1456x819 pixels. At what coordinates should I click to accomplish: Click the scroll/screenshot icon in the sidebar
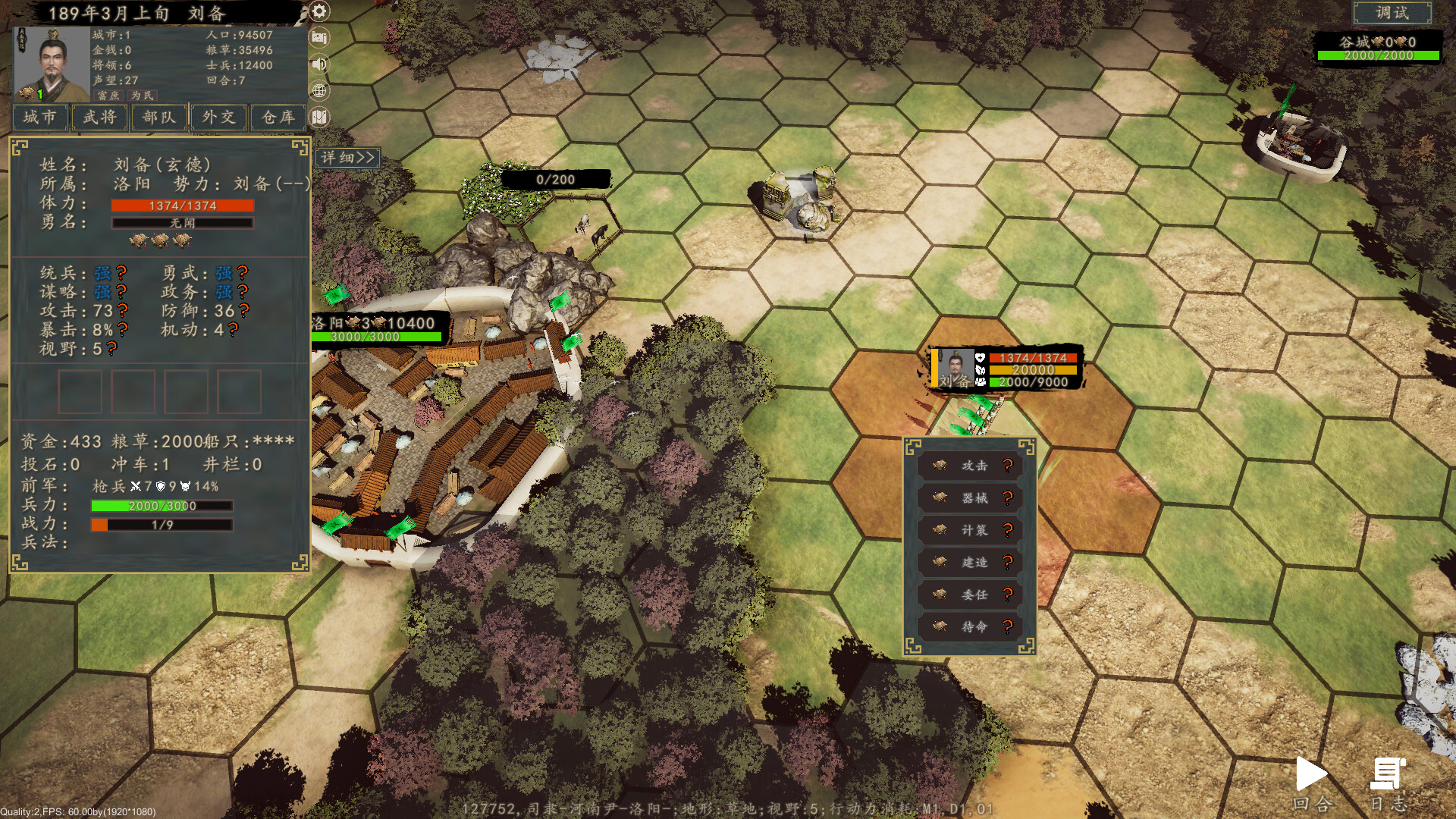[318, 36]
